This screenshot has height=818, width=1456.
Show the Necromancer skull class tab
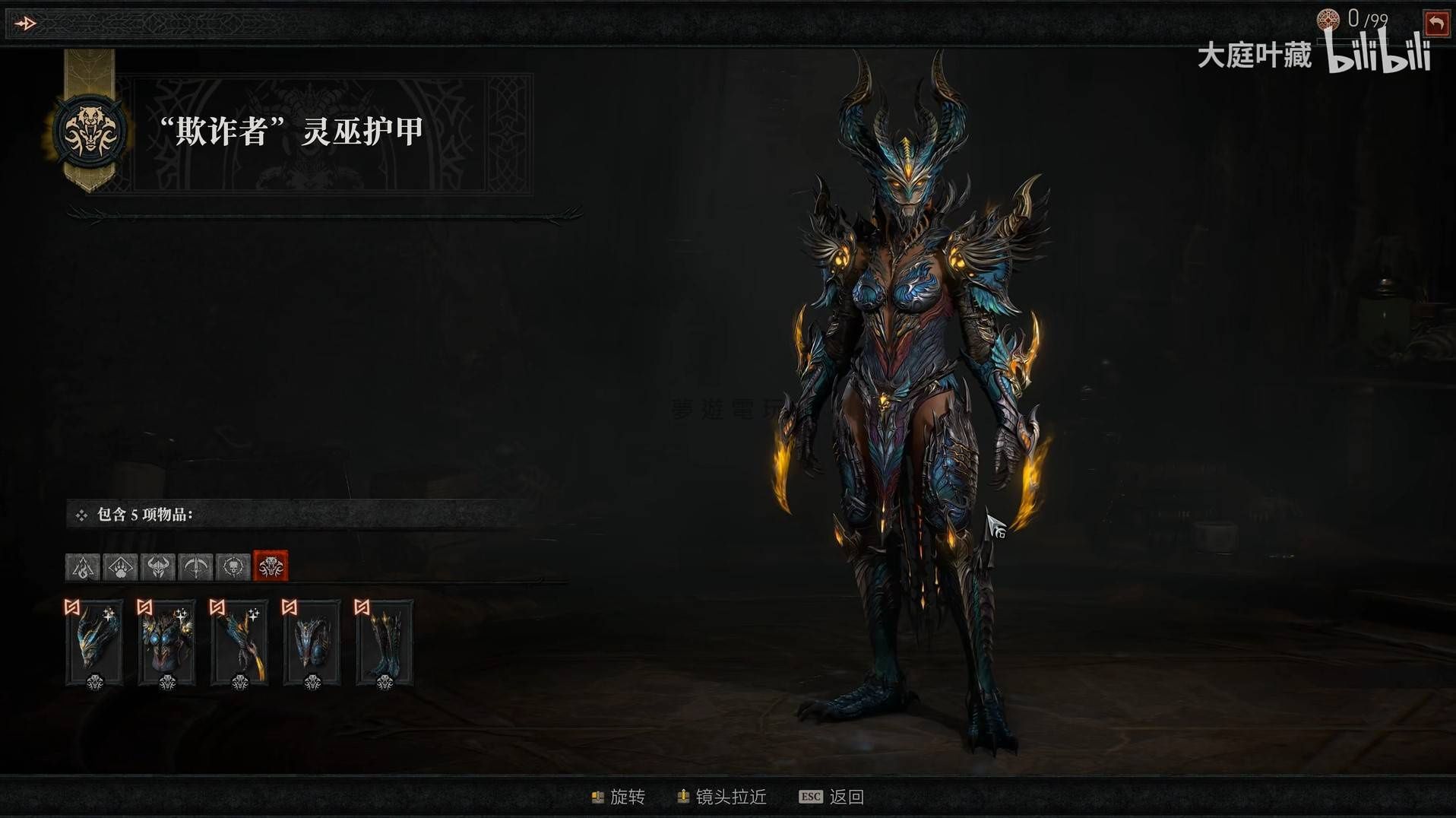pyautogui.click(x=233, y=567)
